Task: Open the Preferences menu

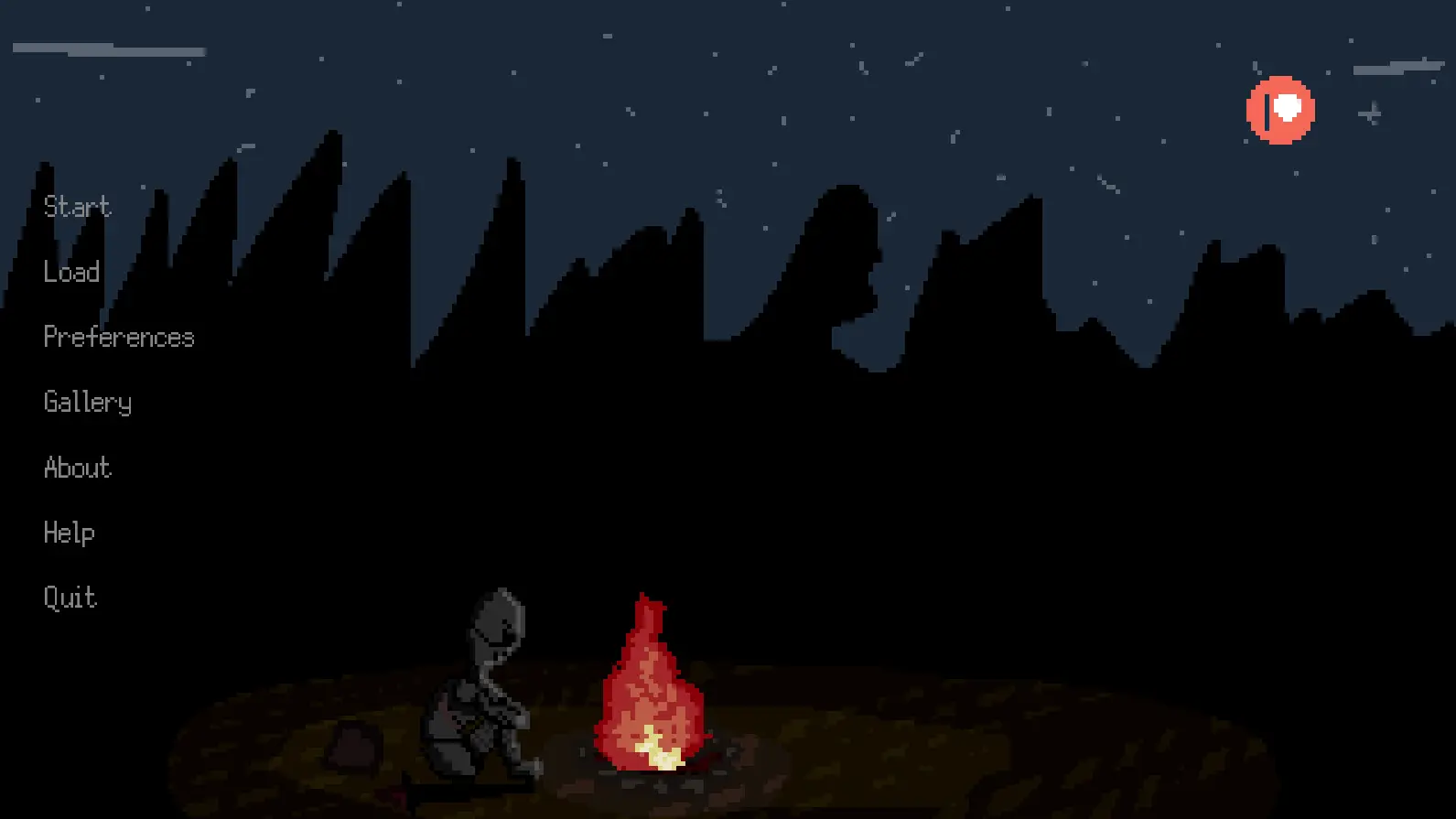Action: (119, 337)
